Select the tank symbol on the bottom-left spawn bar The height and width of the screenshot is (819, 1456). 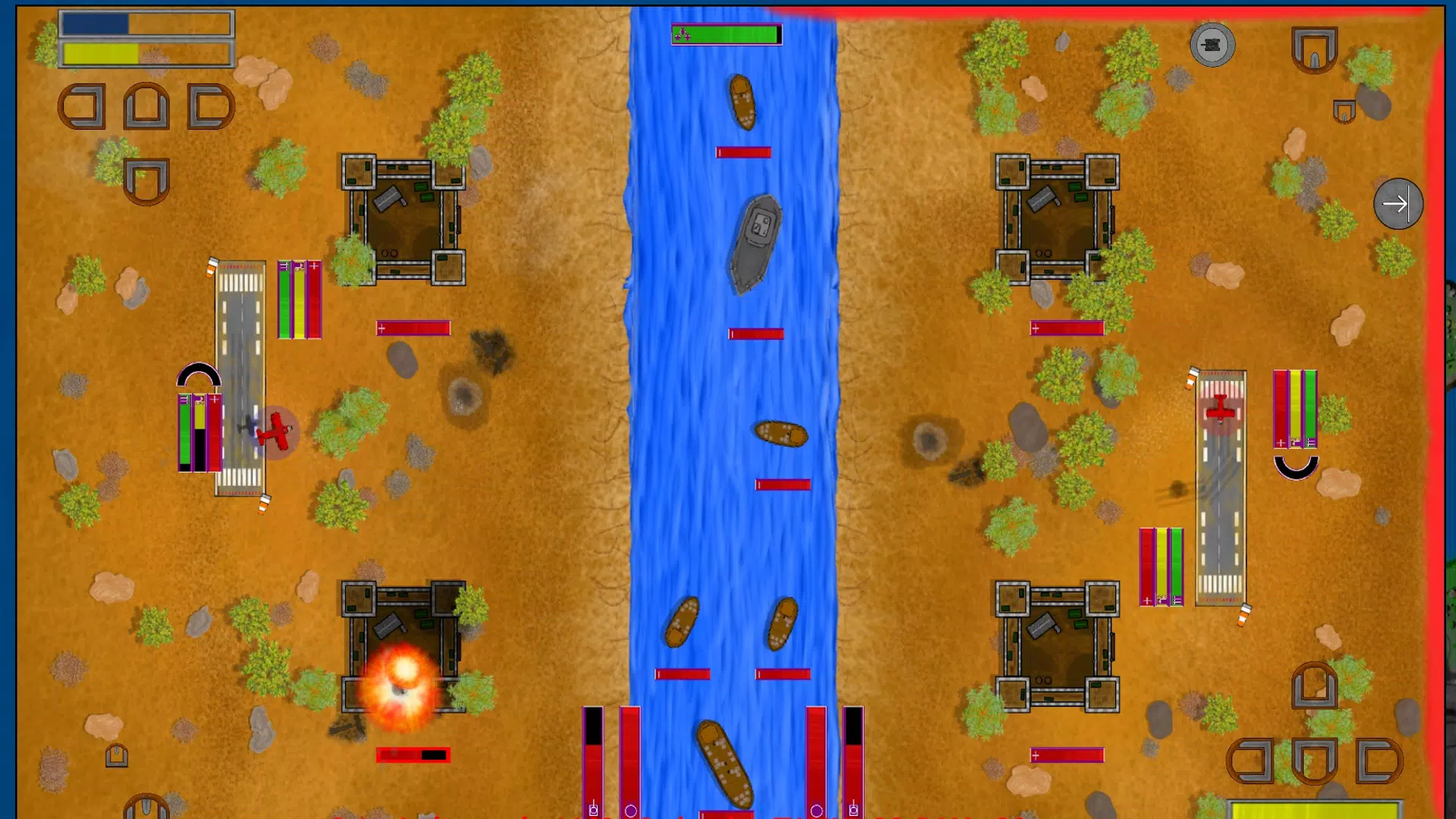(594, 811)
